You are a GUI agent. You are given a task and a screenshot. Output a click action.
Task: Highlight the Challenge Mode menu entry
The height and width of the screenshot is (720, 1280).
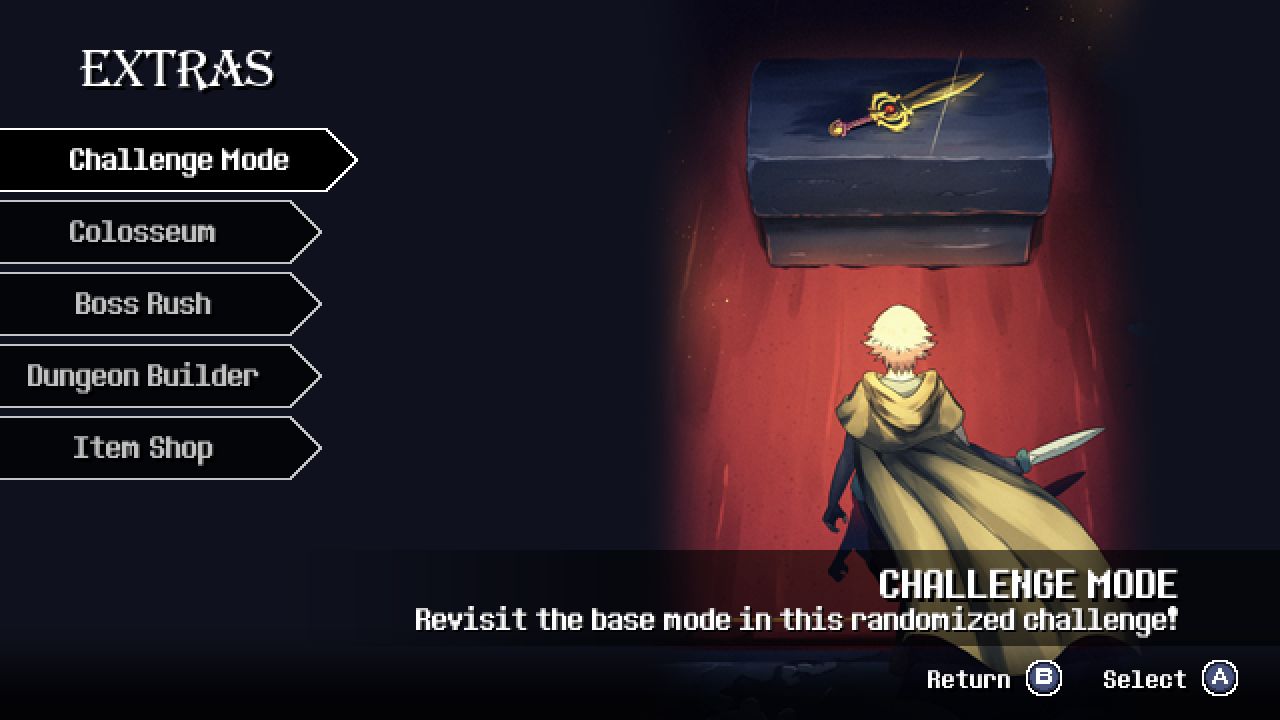click(178, 159)
